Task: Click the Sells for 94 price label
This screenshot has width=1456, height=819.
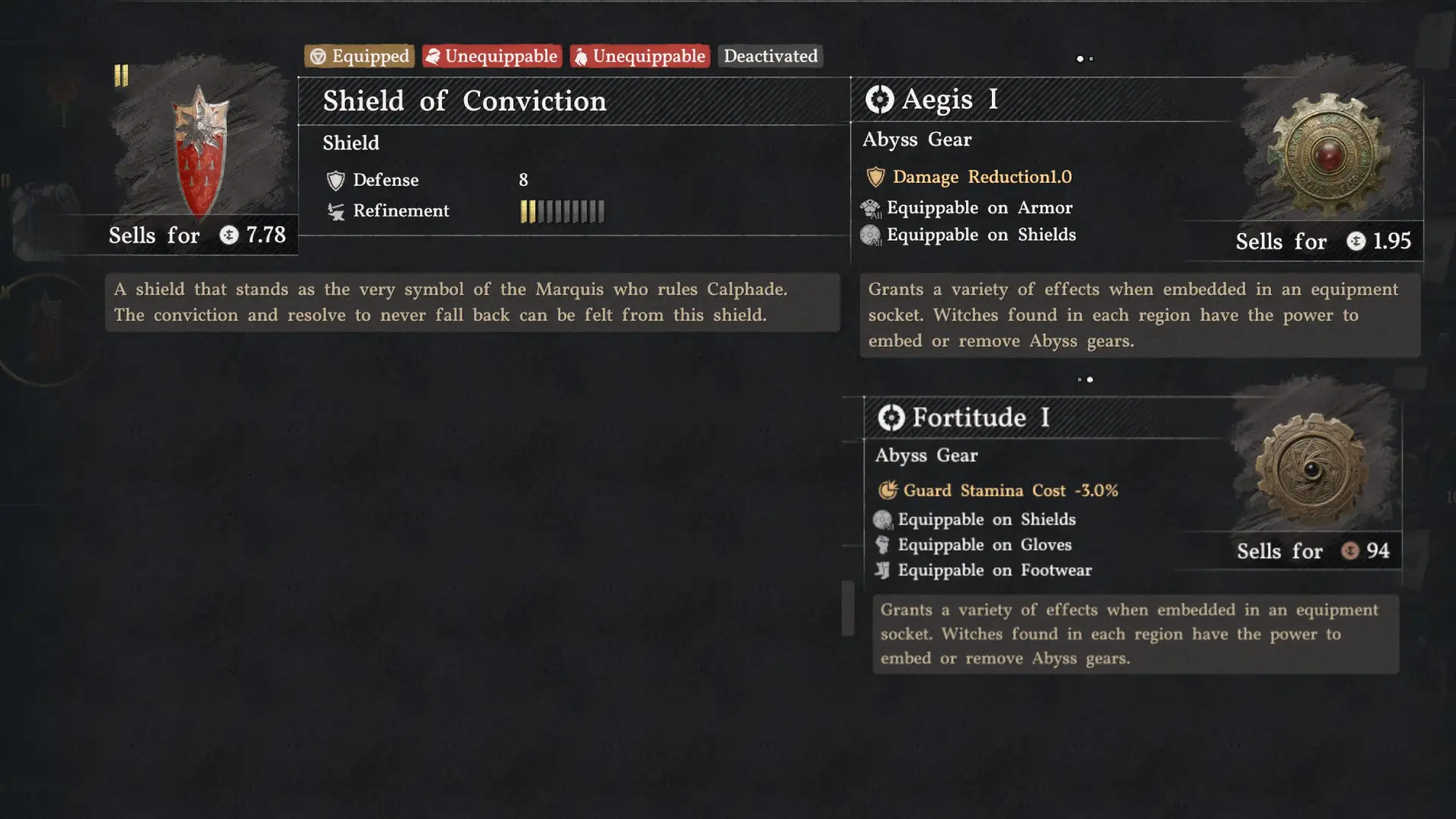Action: (1312, 551)
